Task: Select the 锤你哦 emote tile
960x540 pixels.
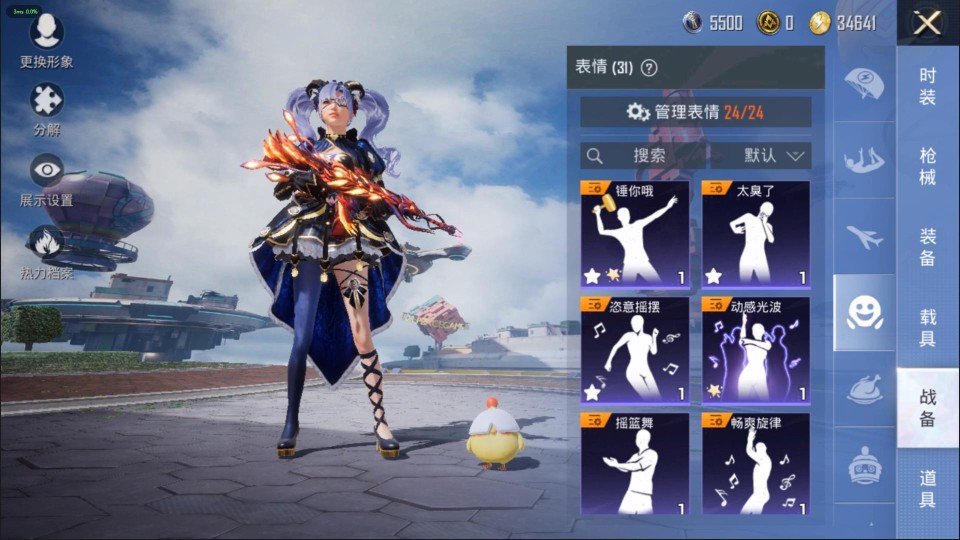Action: pyautogui.click(x=635, y=234)
